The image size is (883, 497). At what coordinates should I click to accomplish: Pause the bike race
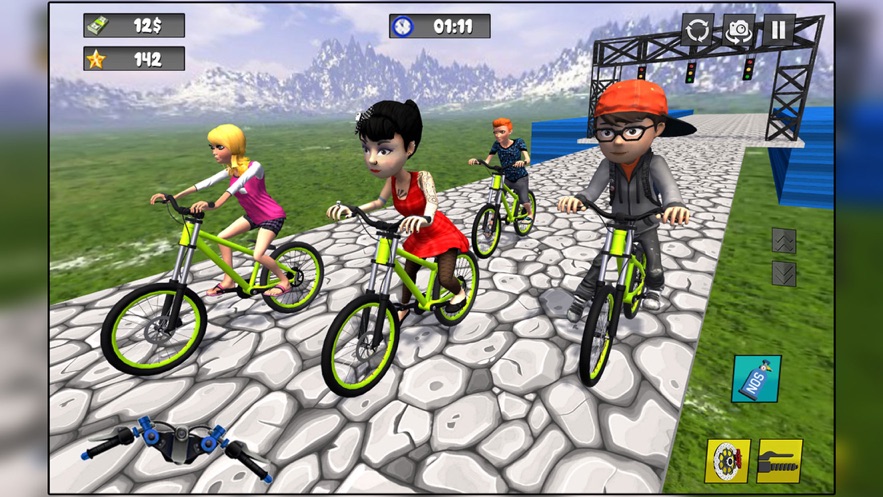click(x=779, y=30)
